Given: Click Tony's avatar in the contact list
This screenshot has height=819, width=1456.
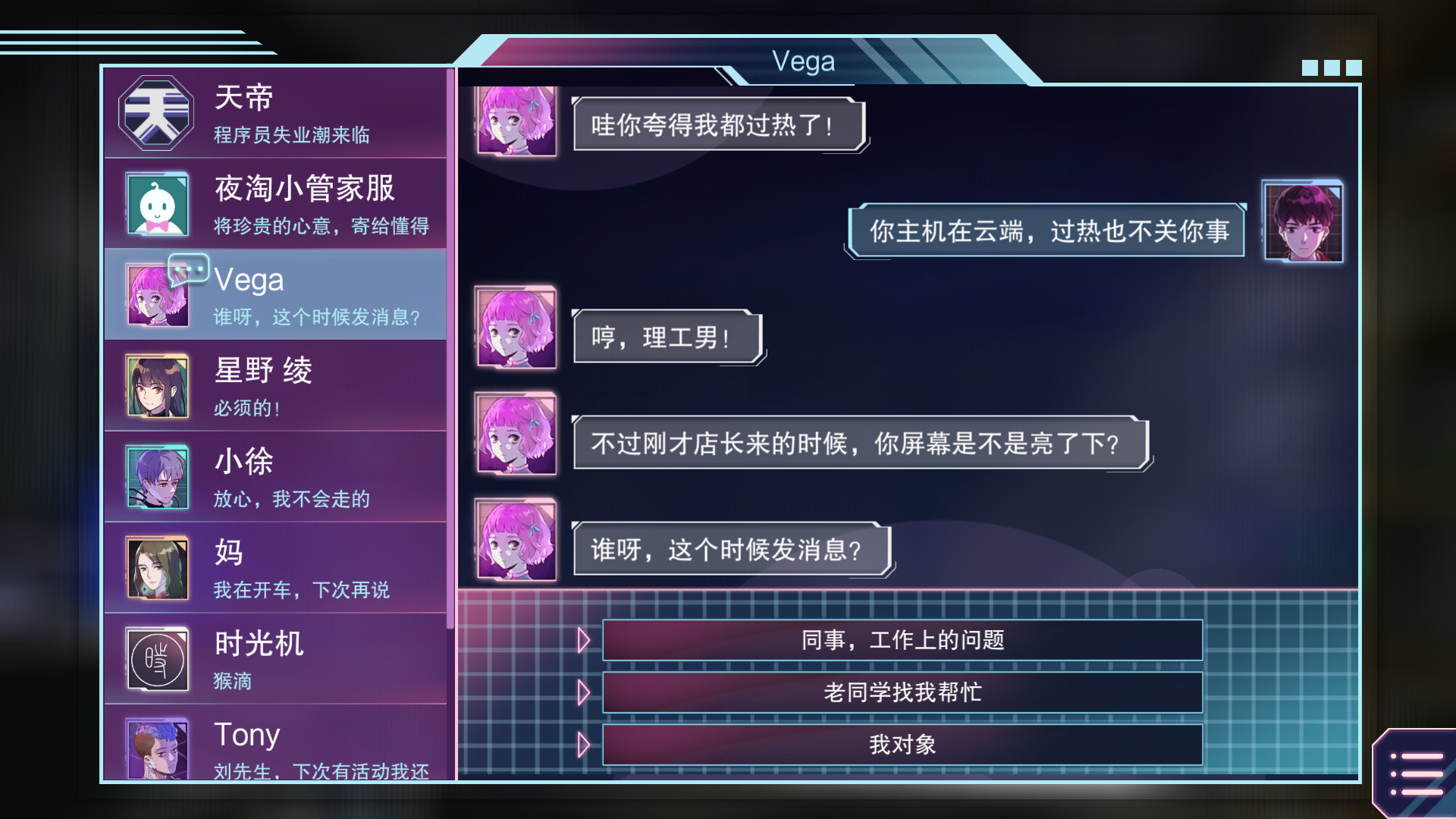Looking at the screenshot, I should 155,749.
